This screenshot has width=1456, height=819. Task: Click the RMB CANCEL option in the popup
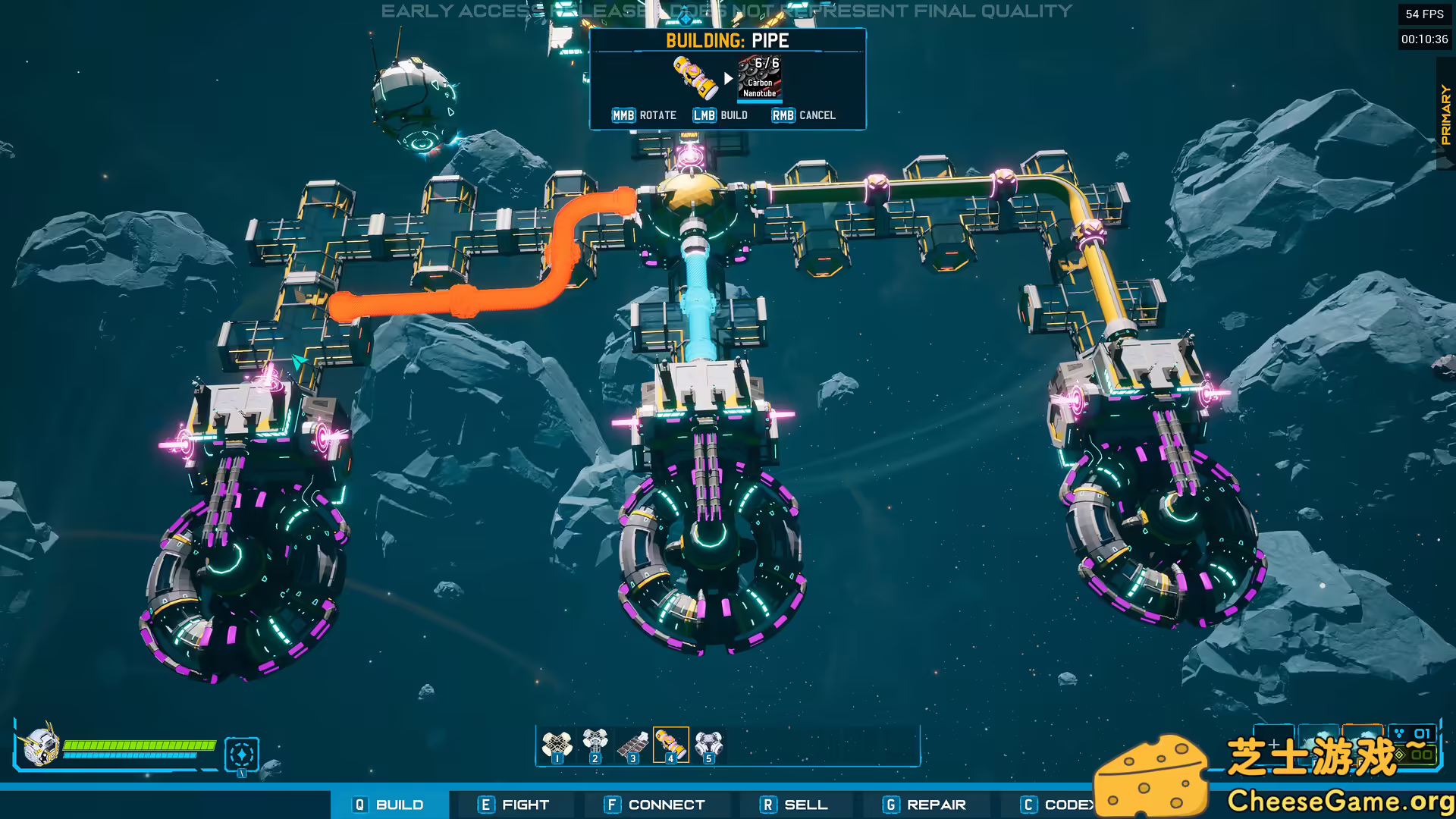pos(804,115)
